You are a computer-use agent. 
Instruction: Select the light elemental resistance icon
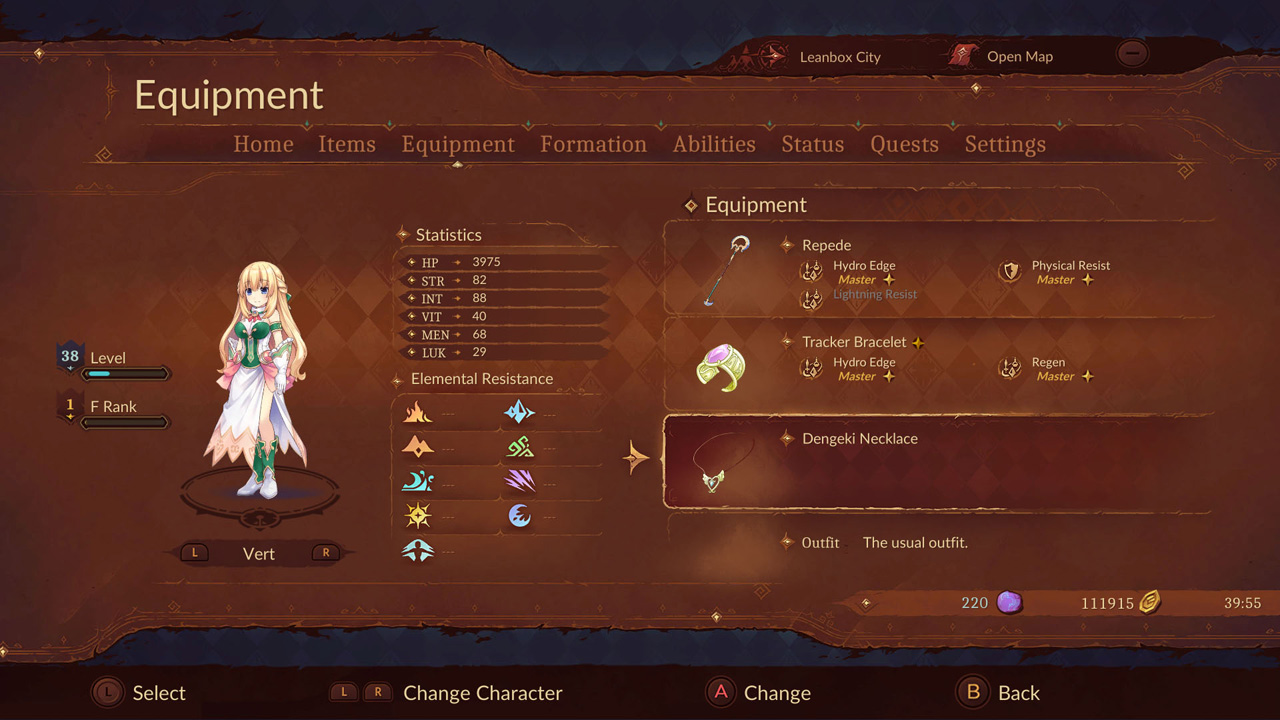pos(418,515)
